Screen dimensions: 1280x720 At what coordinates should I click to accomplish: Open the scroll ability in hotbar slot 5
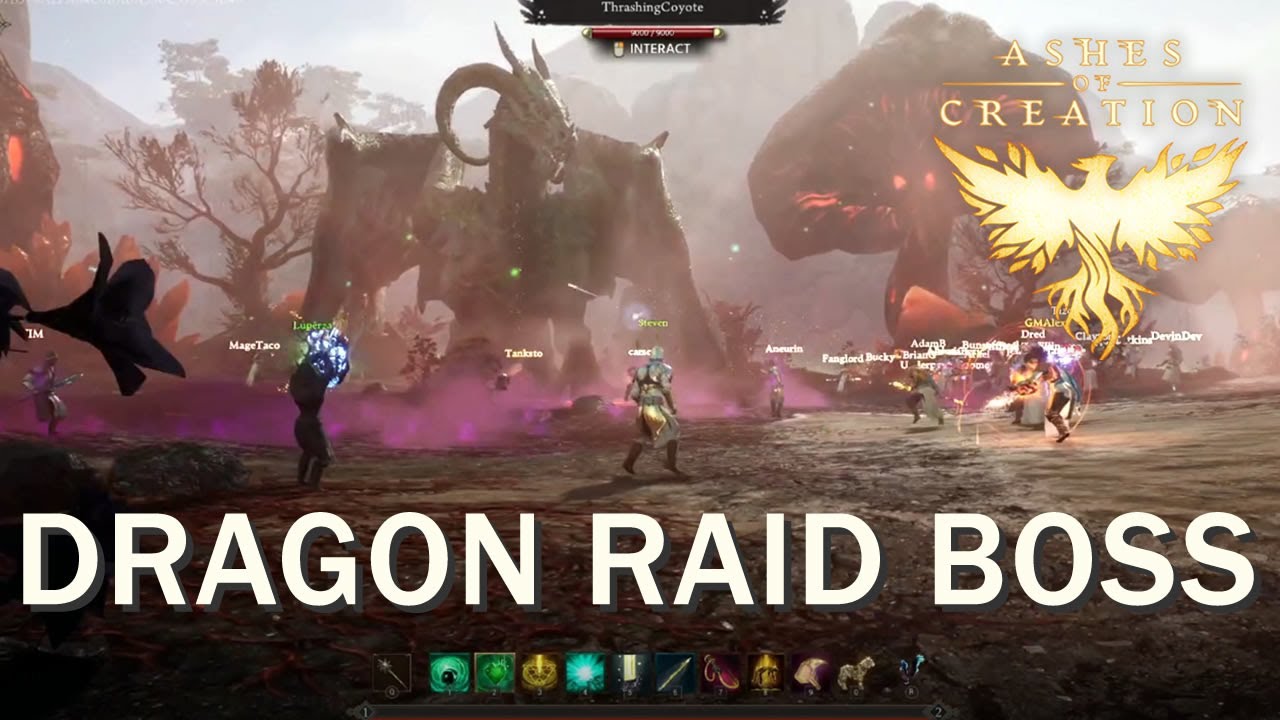(629, 672)
